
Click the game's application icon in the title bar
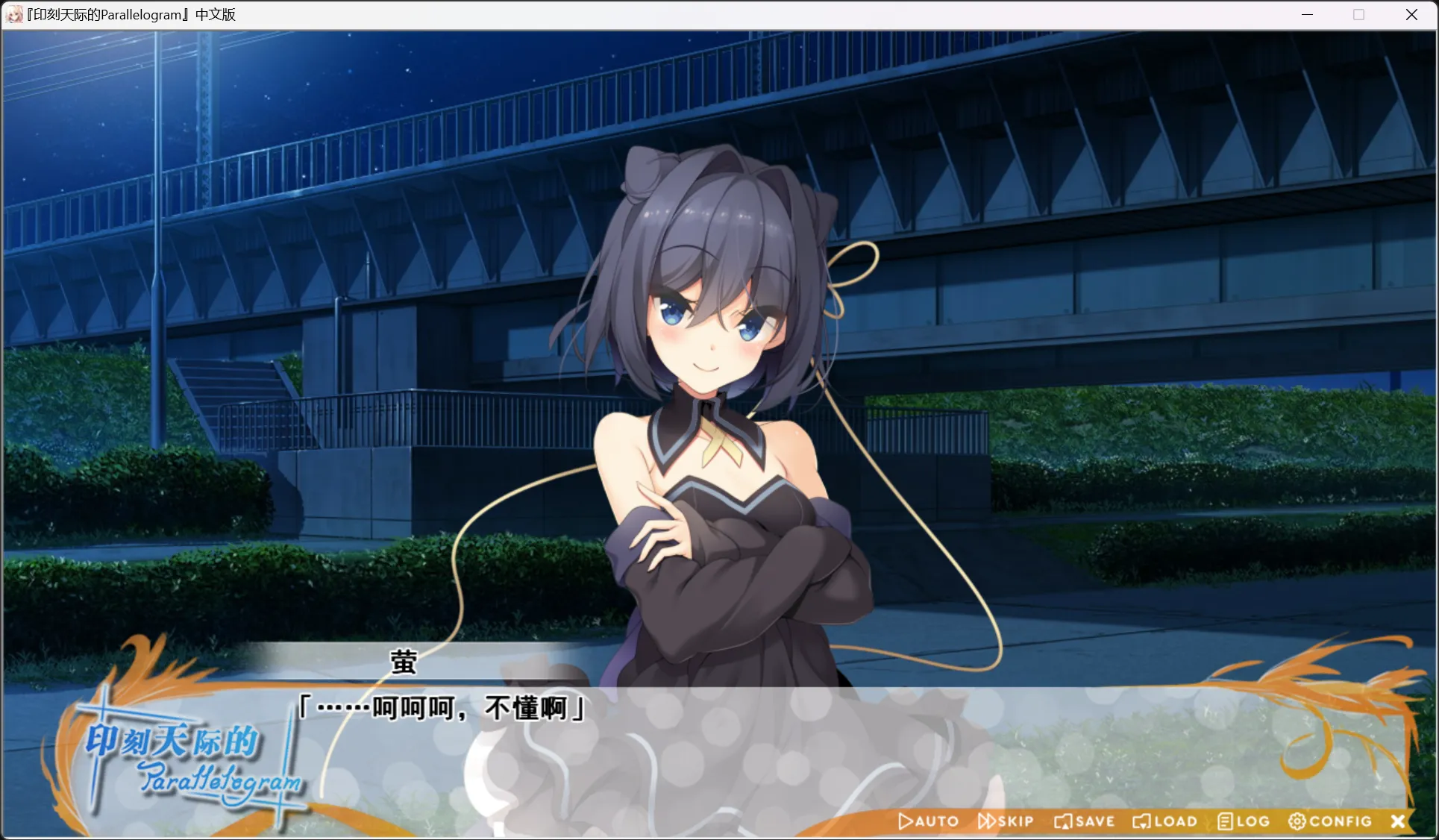[x=13, y=14]
